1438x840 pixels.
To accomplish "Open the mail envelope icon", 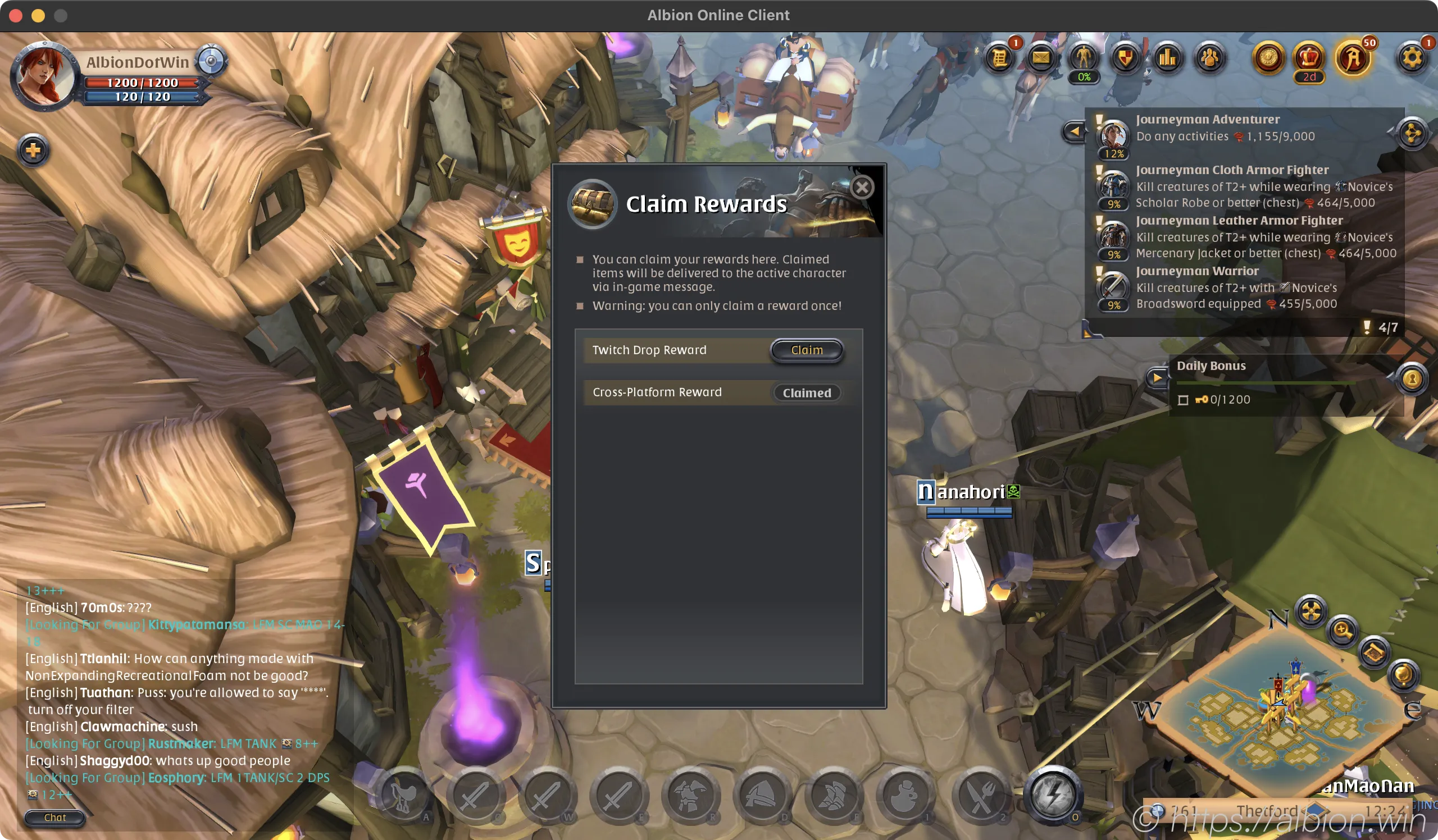I will click(x=1041, y=58).
